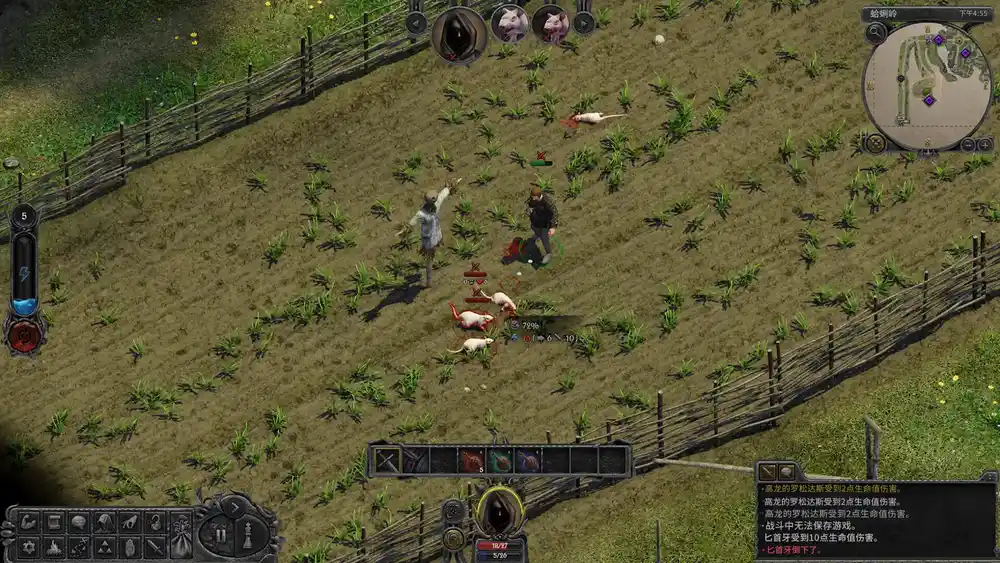Open the scroll journal icon
The height and width of the screenshot is (563, 1000).
point(55,522)
